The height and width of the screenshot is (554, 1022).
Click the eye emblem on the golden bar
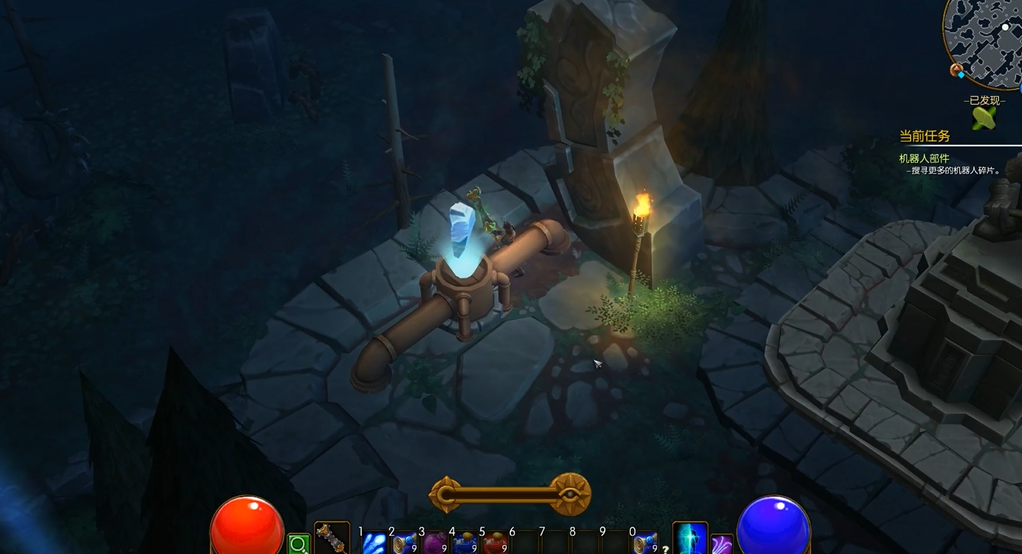[x=570, y=493]
